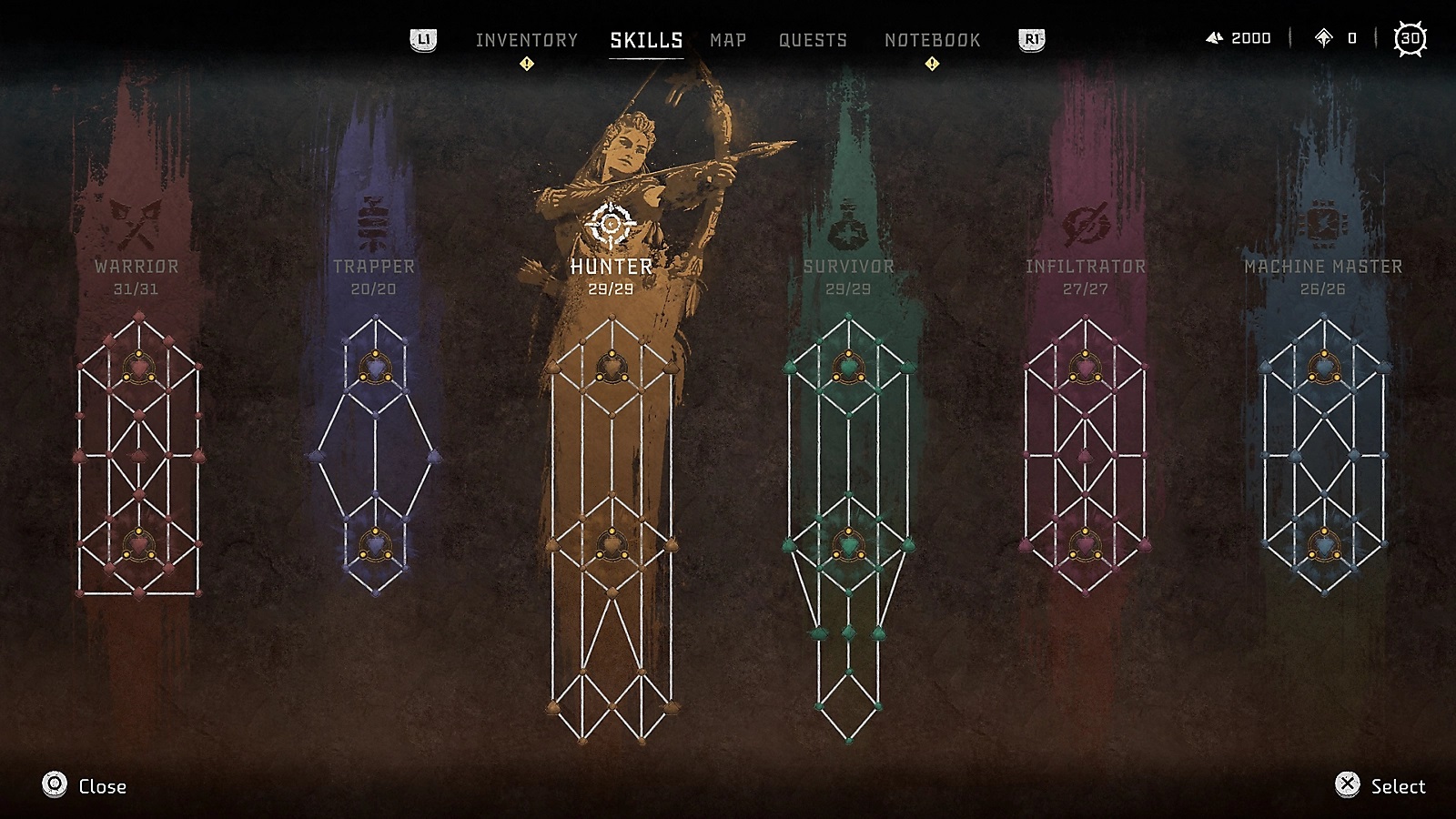Screen dimensions: 1456x819
Task: Switch to the Inventory tab
Action: pos(526,40)
